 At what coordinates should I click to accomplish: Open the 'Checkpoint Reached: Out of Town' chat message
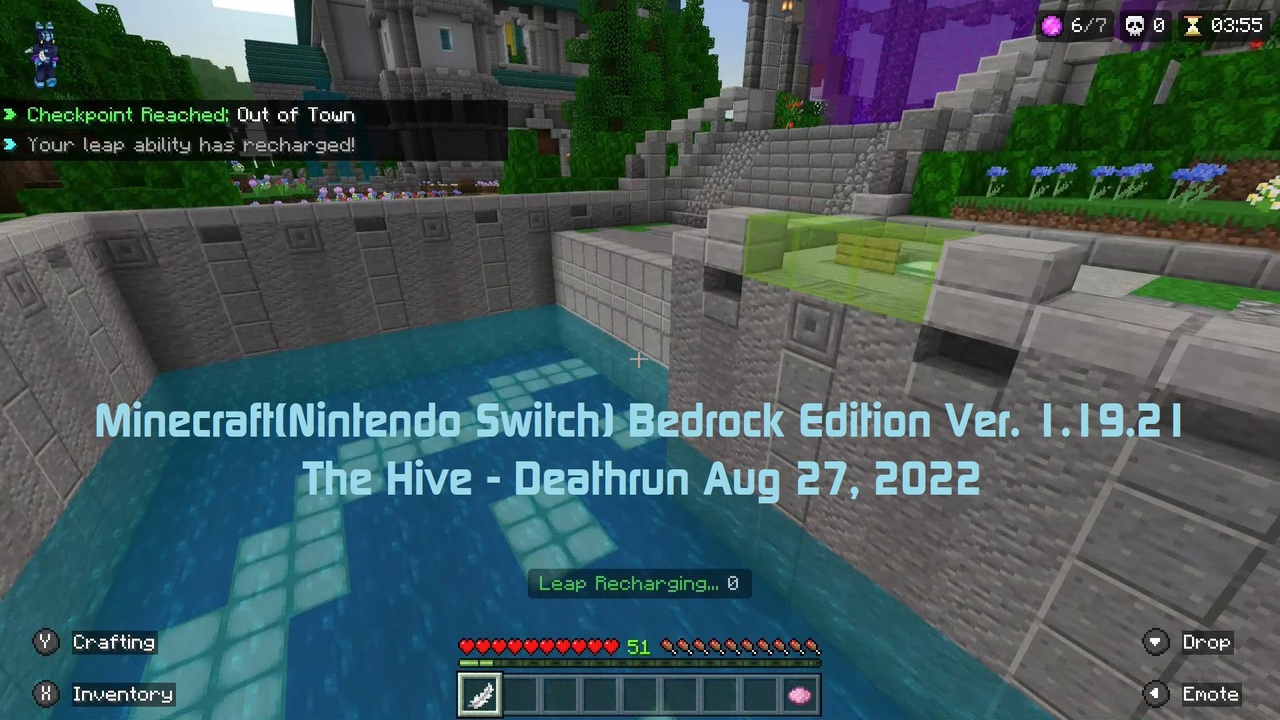[190, 114]
